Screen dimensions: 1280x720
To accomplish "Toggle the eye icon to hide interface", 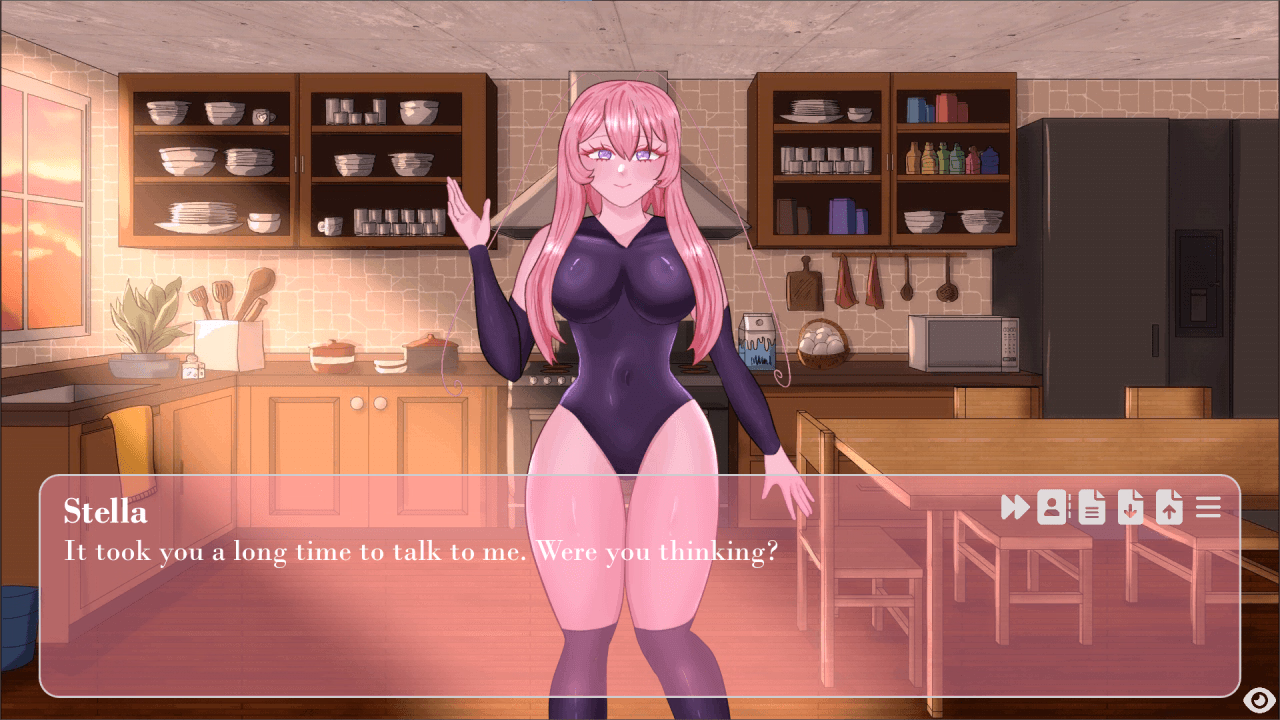I will coord(1257,699).
